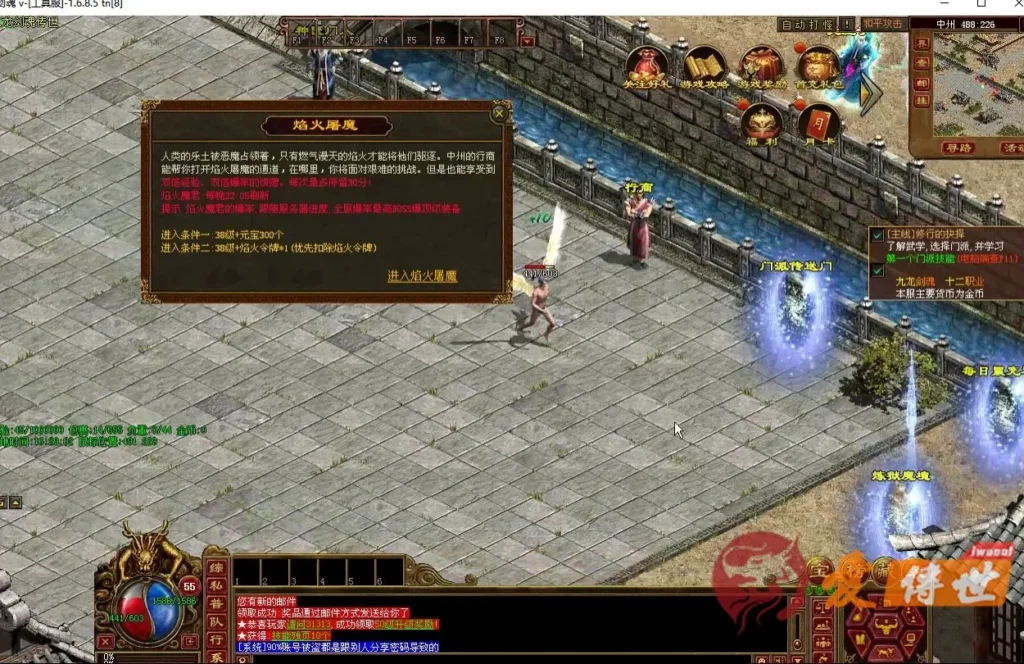Viewport: 1024px width, 664px height.
Task: Collapse the top icon row with arrow
Action: (x=870, y=95)
